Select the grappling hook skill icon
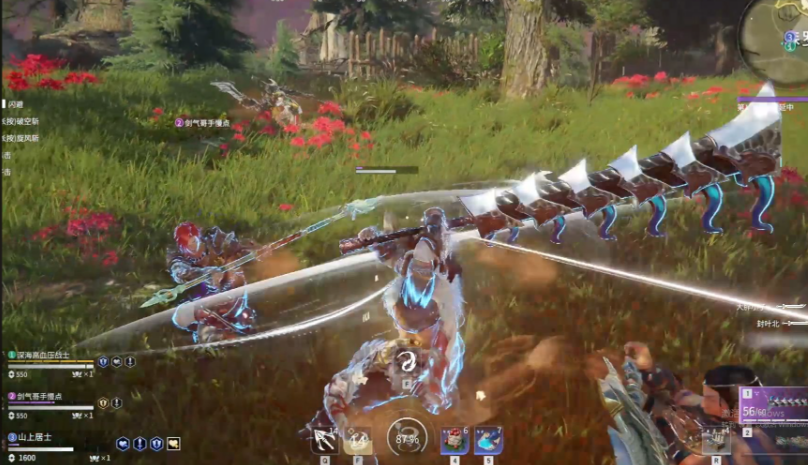This screenshot has height=465, width=808. coord(324,440)
